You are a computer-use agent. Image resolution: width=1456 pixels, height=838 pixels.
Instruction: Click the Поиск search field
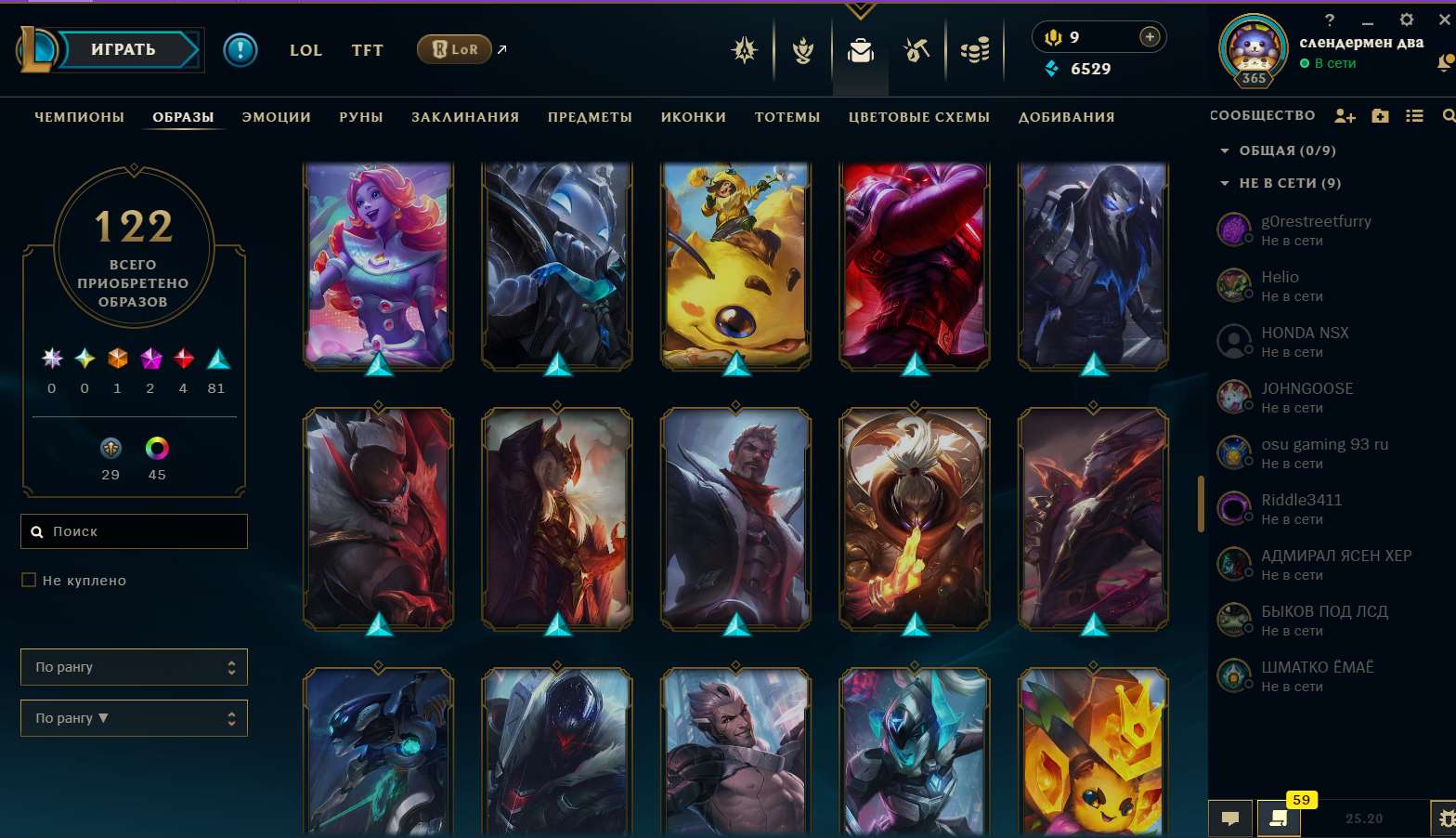pyautogui.click(x=134, y=530)
